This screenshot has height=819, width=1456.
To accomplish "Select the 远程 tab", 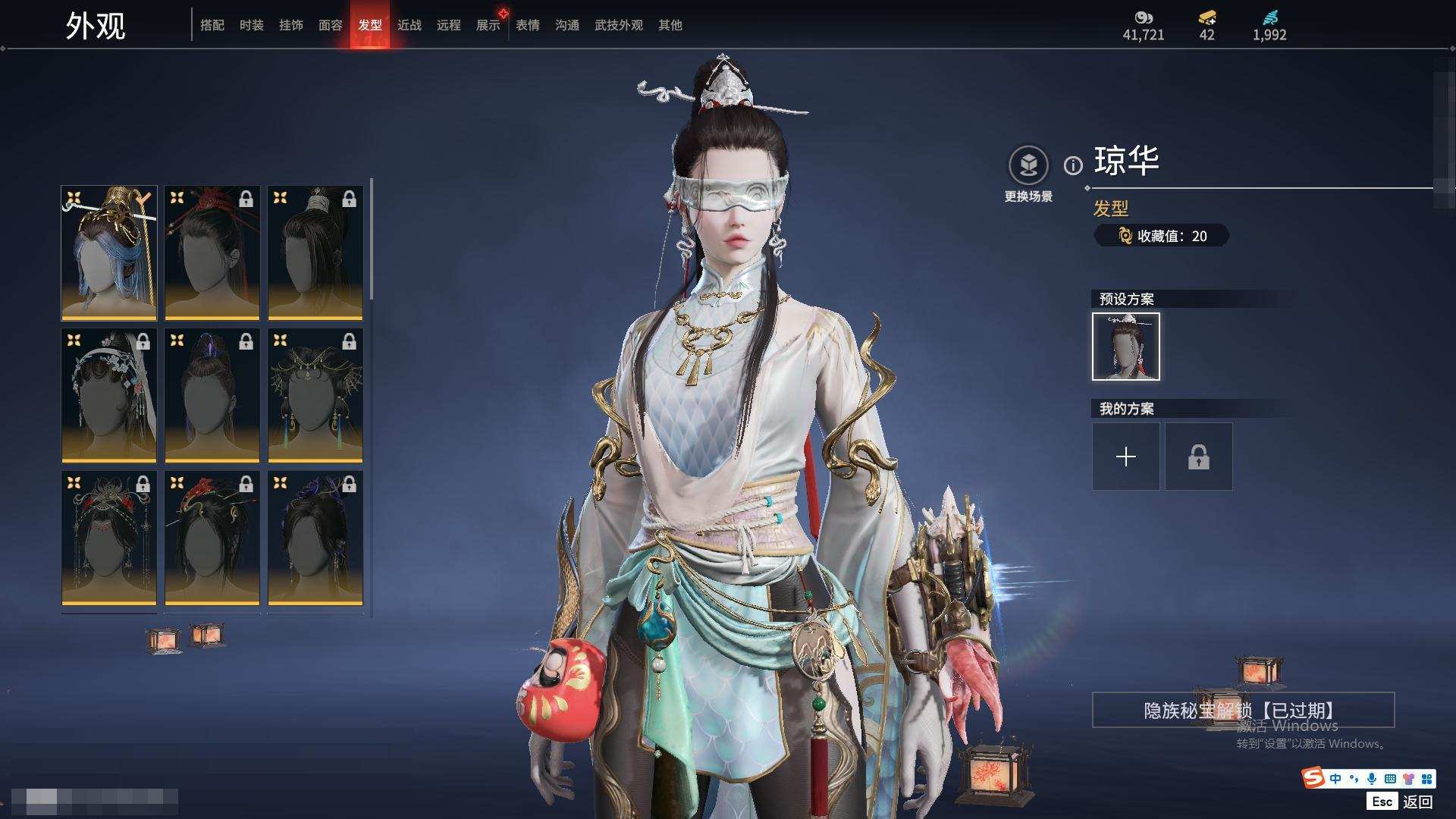I will click(448, 25).
